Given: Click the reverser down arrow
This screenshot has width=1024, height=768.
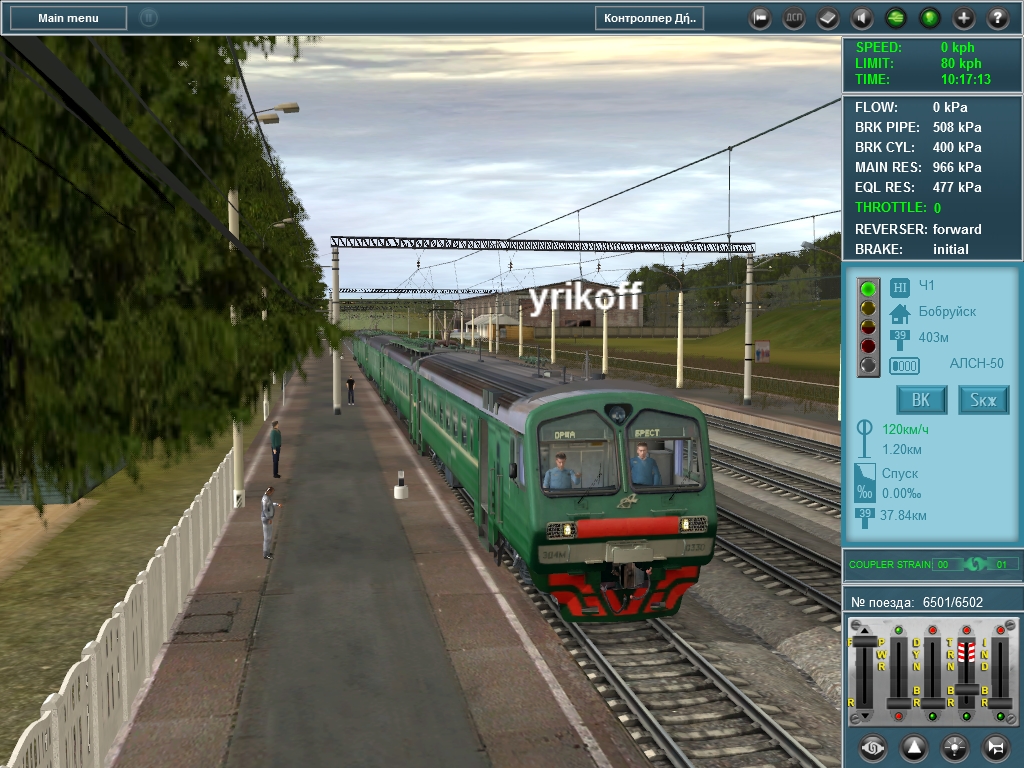Looking at the screenshot, I should 865,717.
